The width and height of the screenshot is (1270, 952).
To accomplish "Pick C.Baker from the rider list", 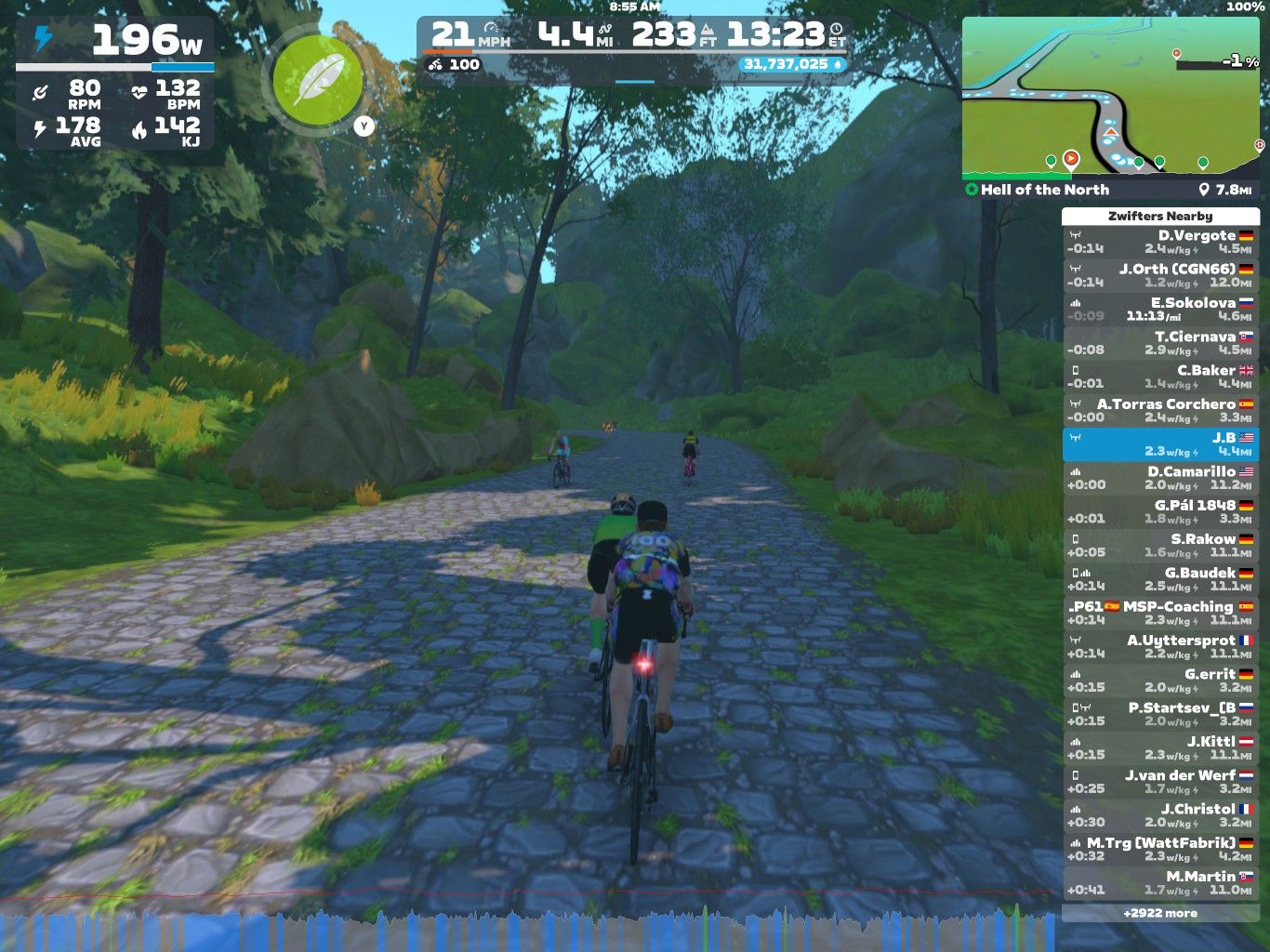I will 1160,377.
